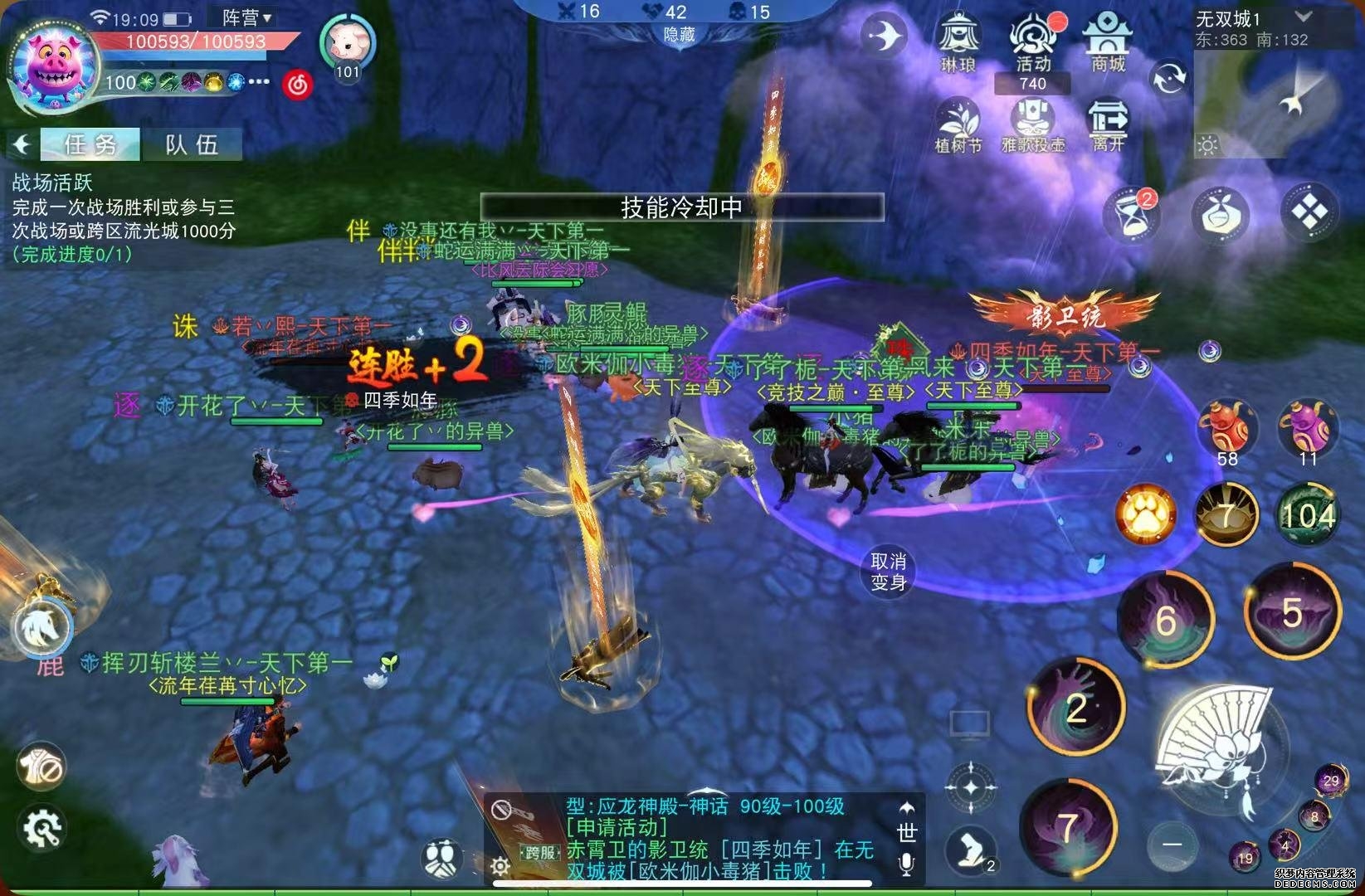Open the 阵营 camp dropdown
This screenshot has width=1365, height=896.
(x=246, y=17)
